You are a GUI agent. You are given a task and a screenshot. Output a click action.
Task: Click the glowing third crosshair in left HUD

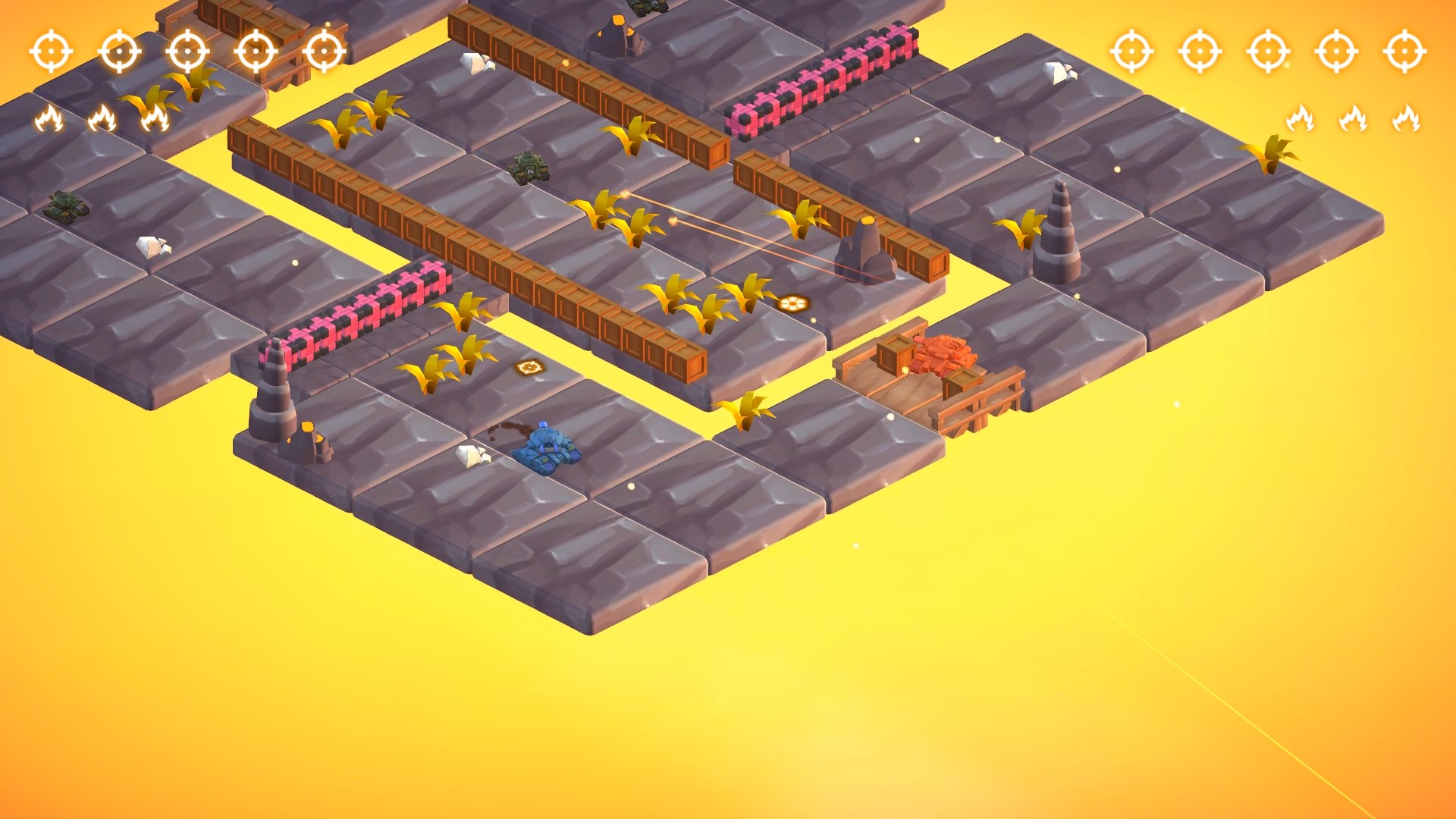click(x=186, y=52)
